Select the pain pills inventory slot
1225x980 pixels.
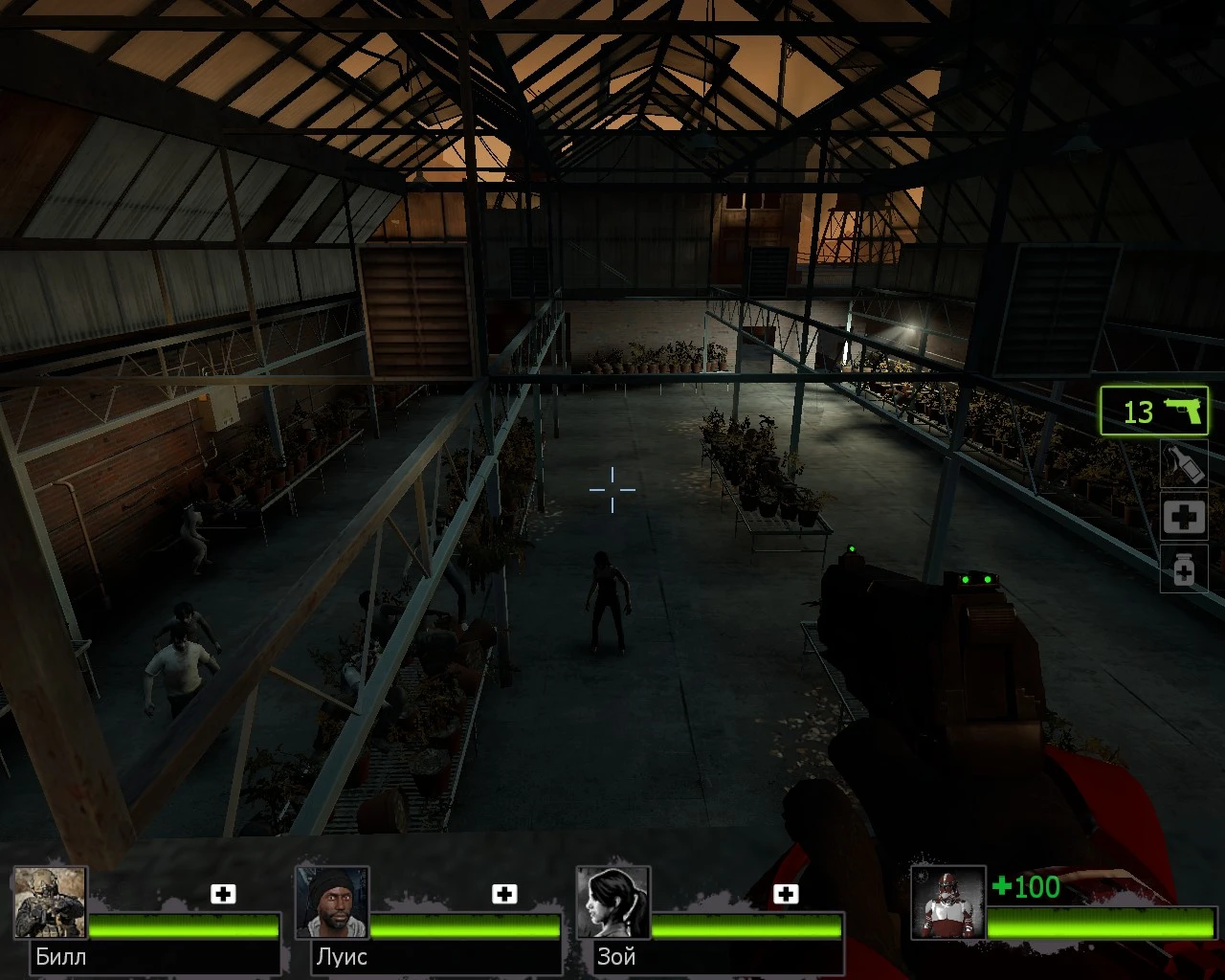tap(1184, 569)
